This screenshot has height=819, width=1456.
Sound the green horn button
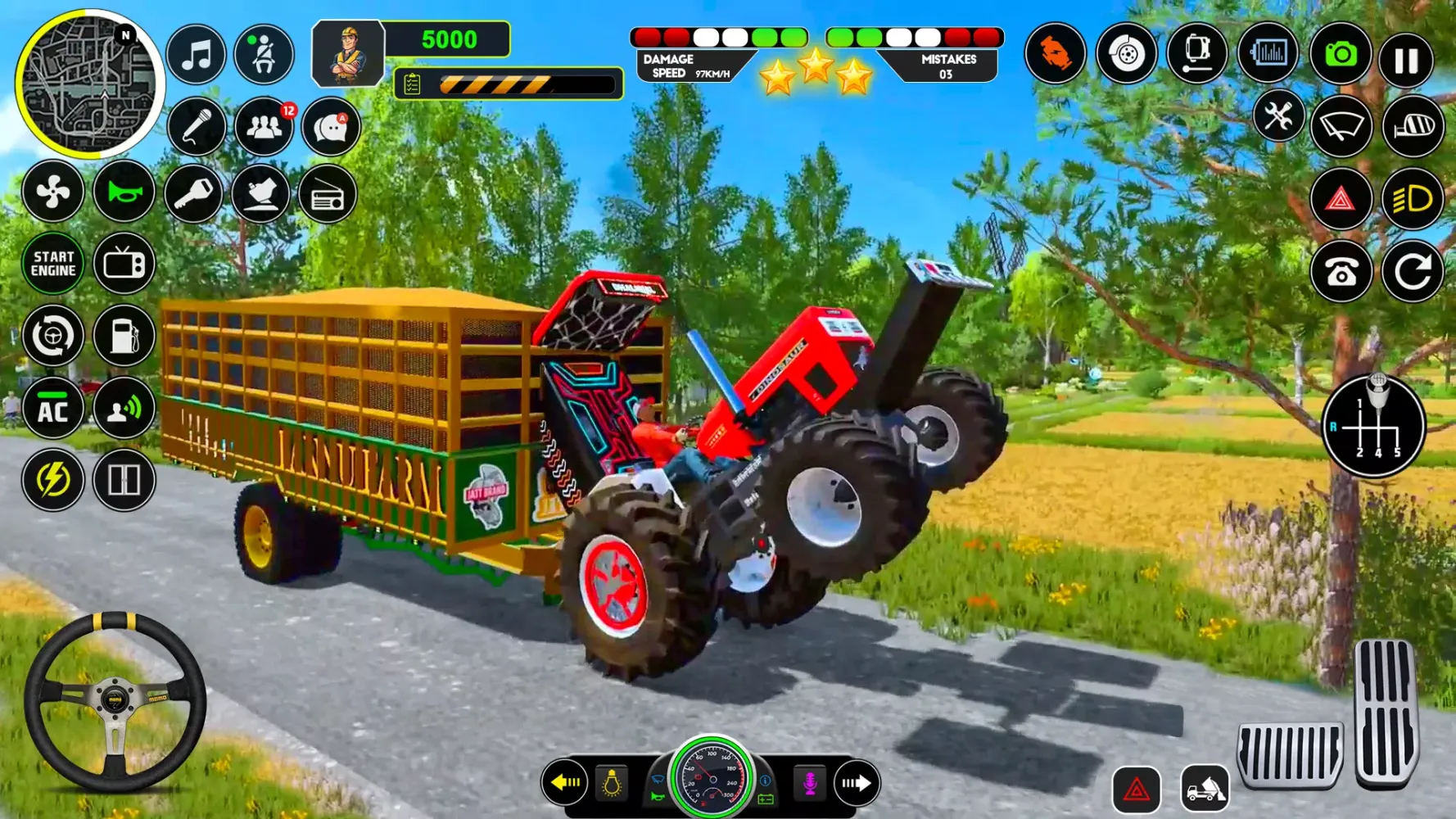124,192
